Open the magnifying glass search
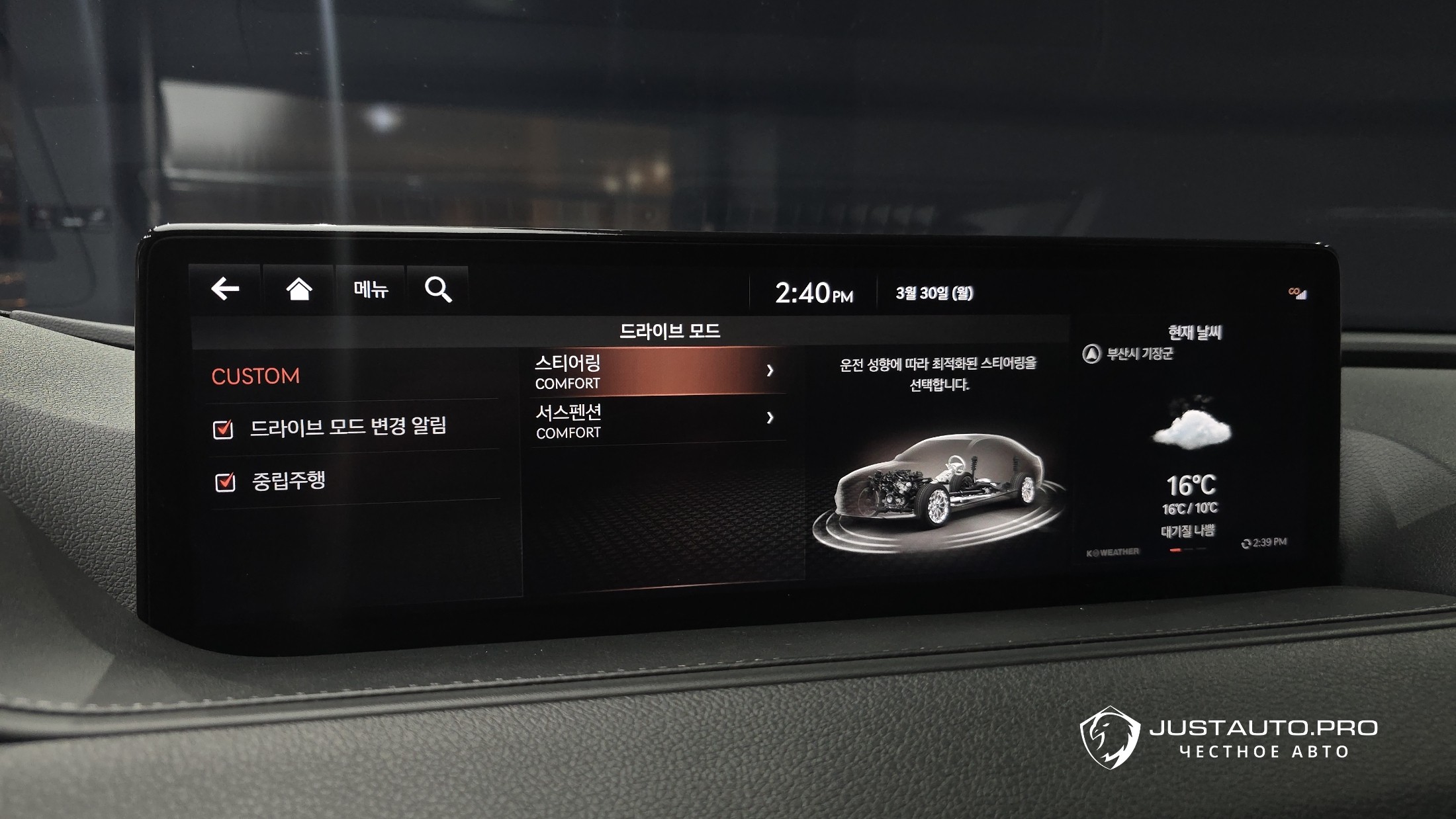1456x819 pixels. click(x=438, y=289)
